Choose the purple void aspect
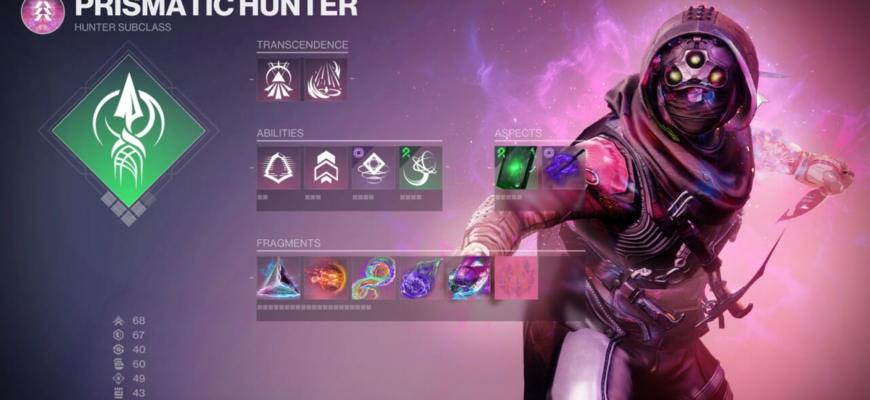Image resolution: width=870 pixels, height=400 pixels. 562,167
